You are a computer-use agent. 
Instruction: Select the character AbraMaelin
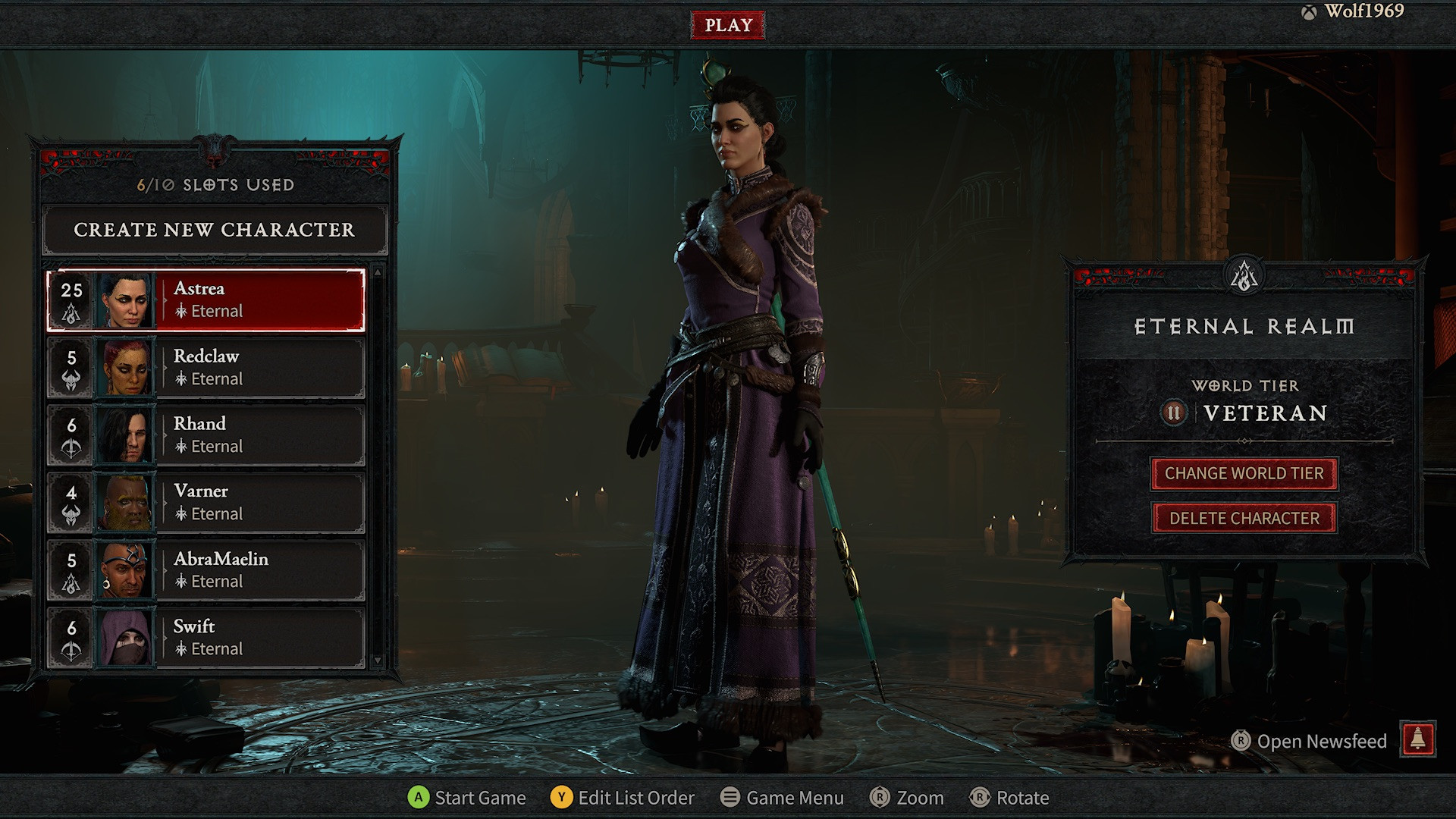tap(206, 570)
